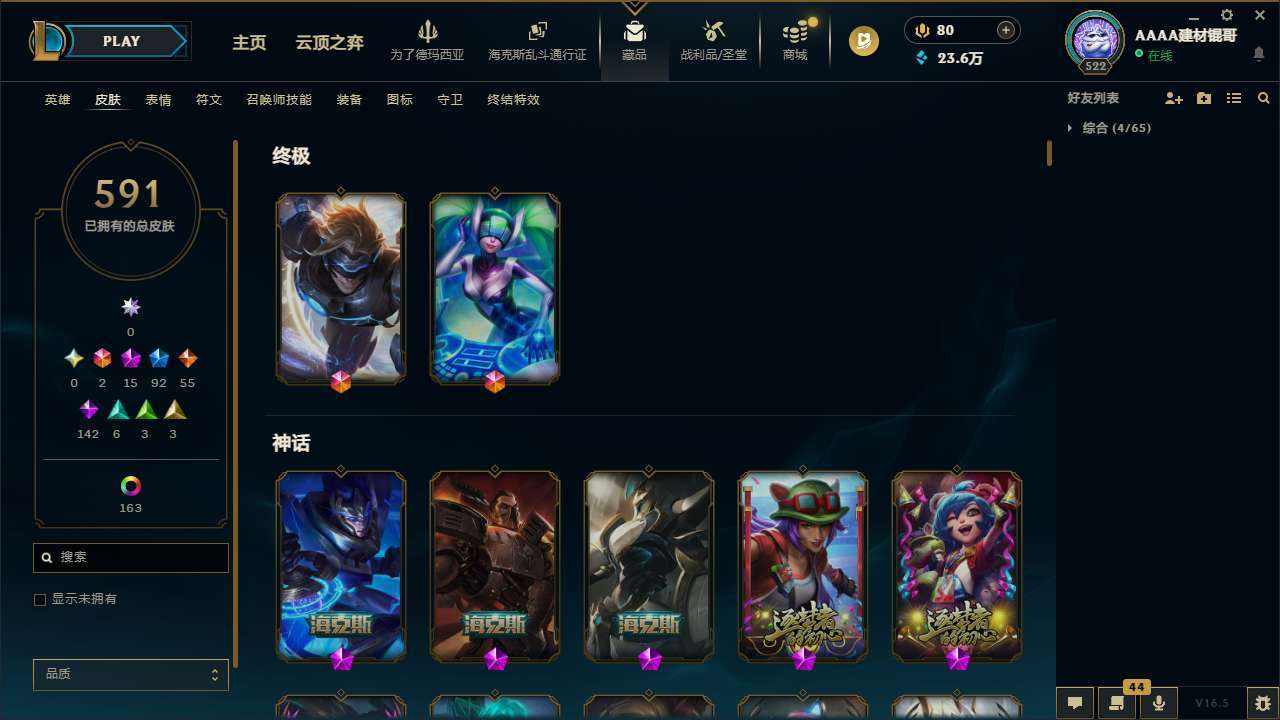Open the 海克斯乱斗通行证 pass page

(537, 40)
